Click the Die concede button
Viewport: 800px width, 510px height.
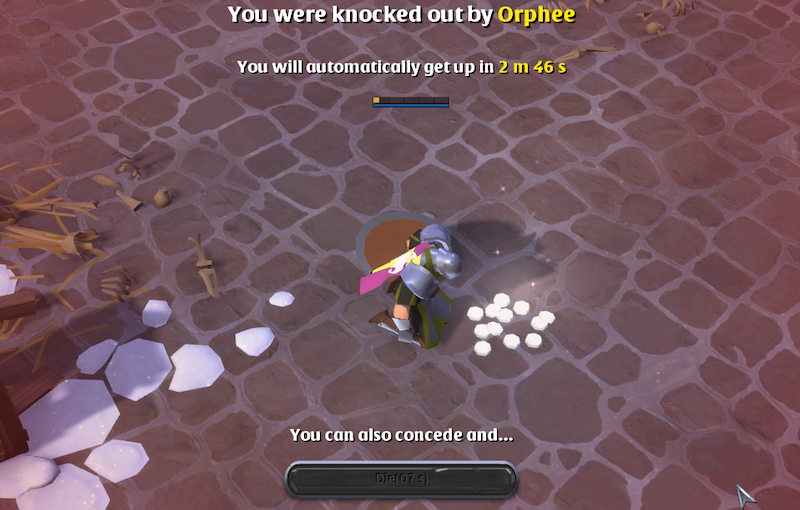coord(401,479)
